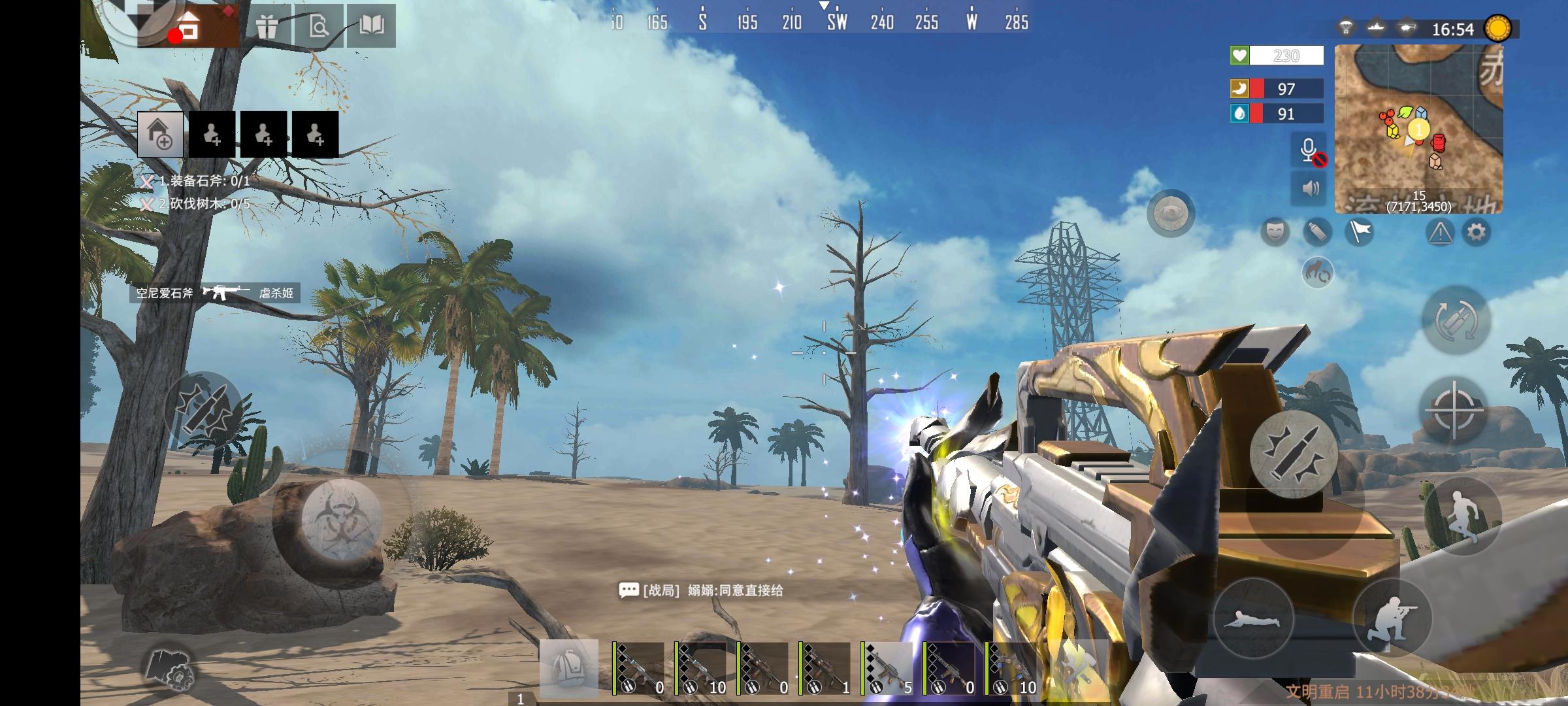Open the backpack inventory

tap(568, 668)
